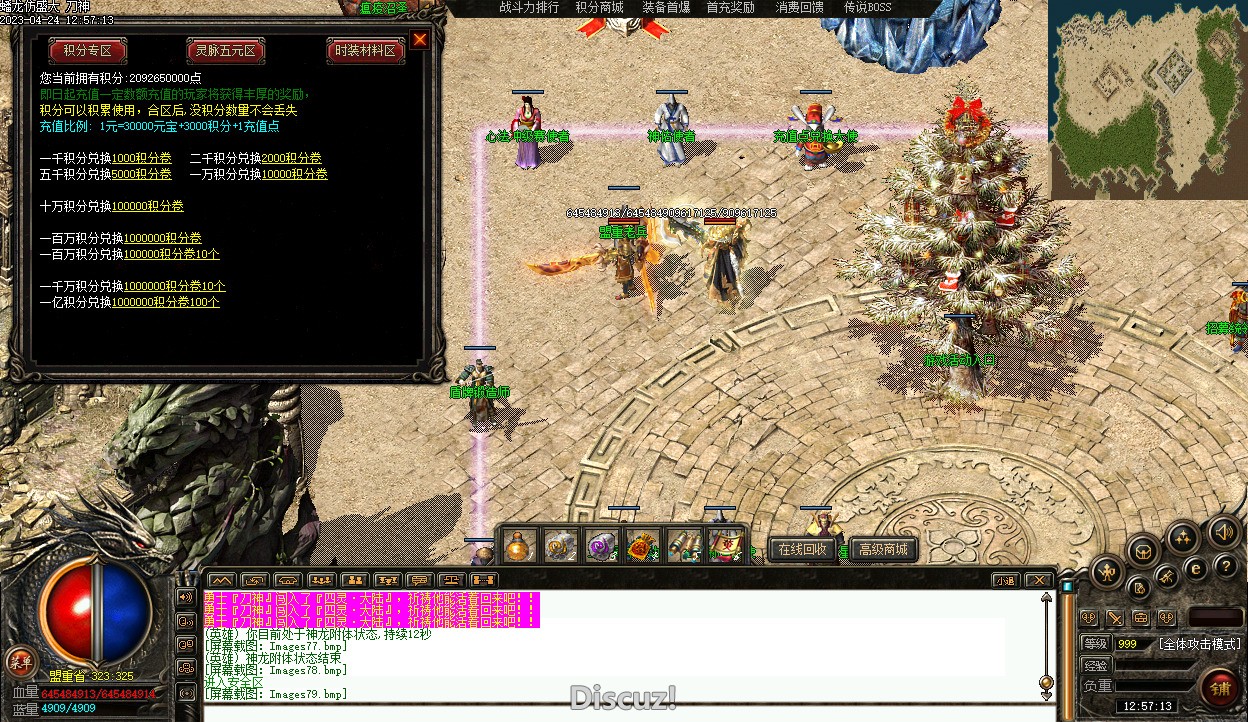Image resolution: width=1248 pixels, height=722 pixels.
Task: Show the 首充奖励 rewards
Action: pyautogui.click(x=730, y=8)
